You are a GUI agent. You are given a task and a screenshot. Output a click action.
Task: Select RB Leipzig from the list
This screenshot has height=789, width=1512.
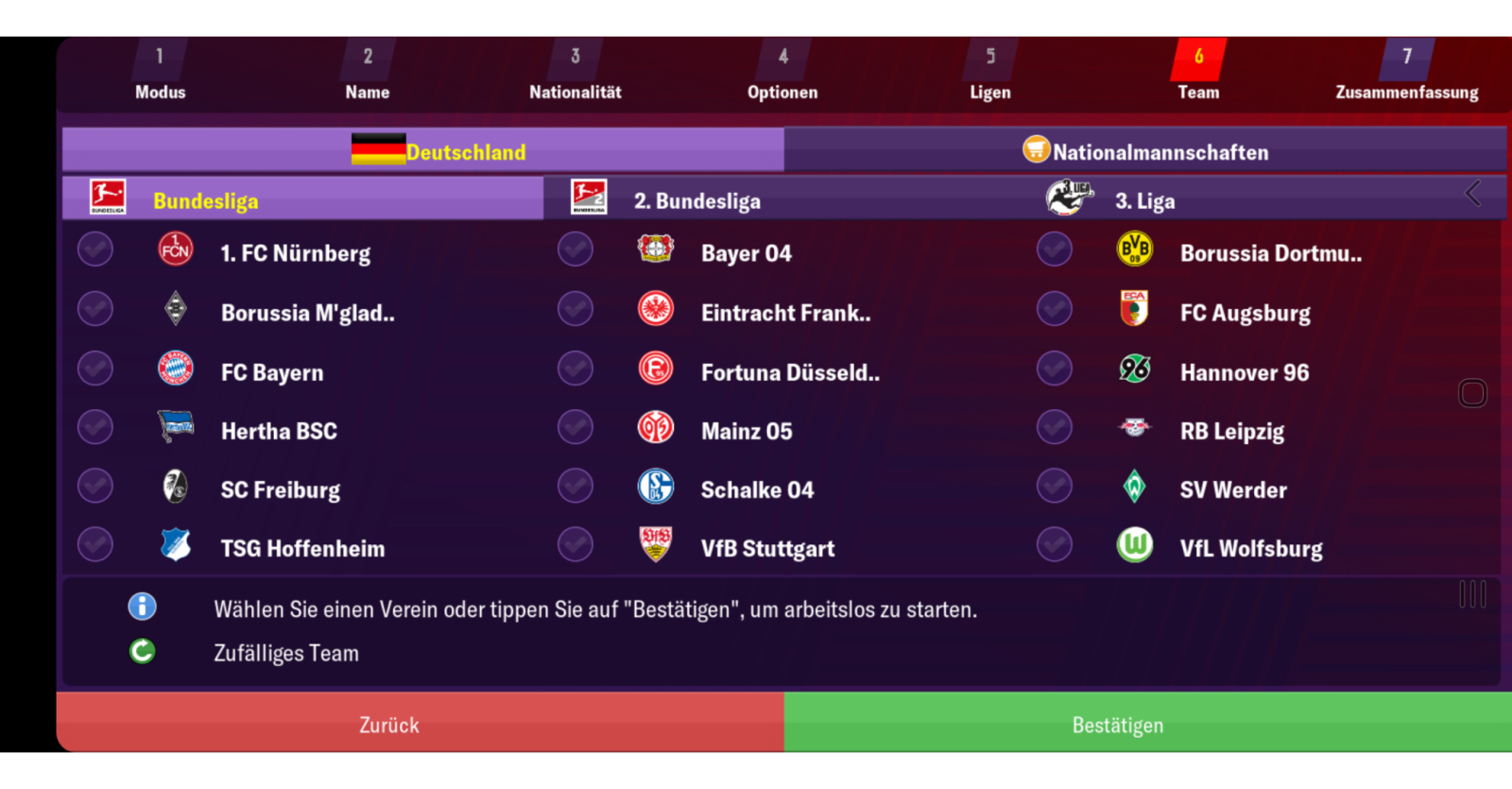pos(1231,431)
